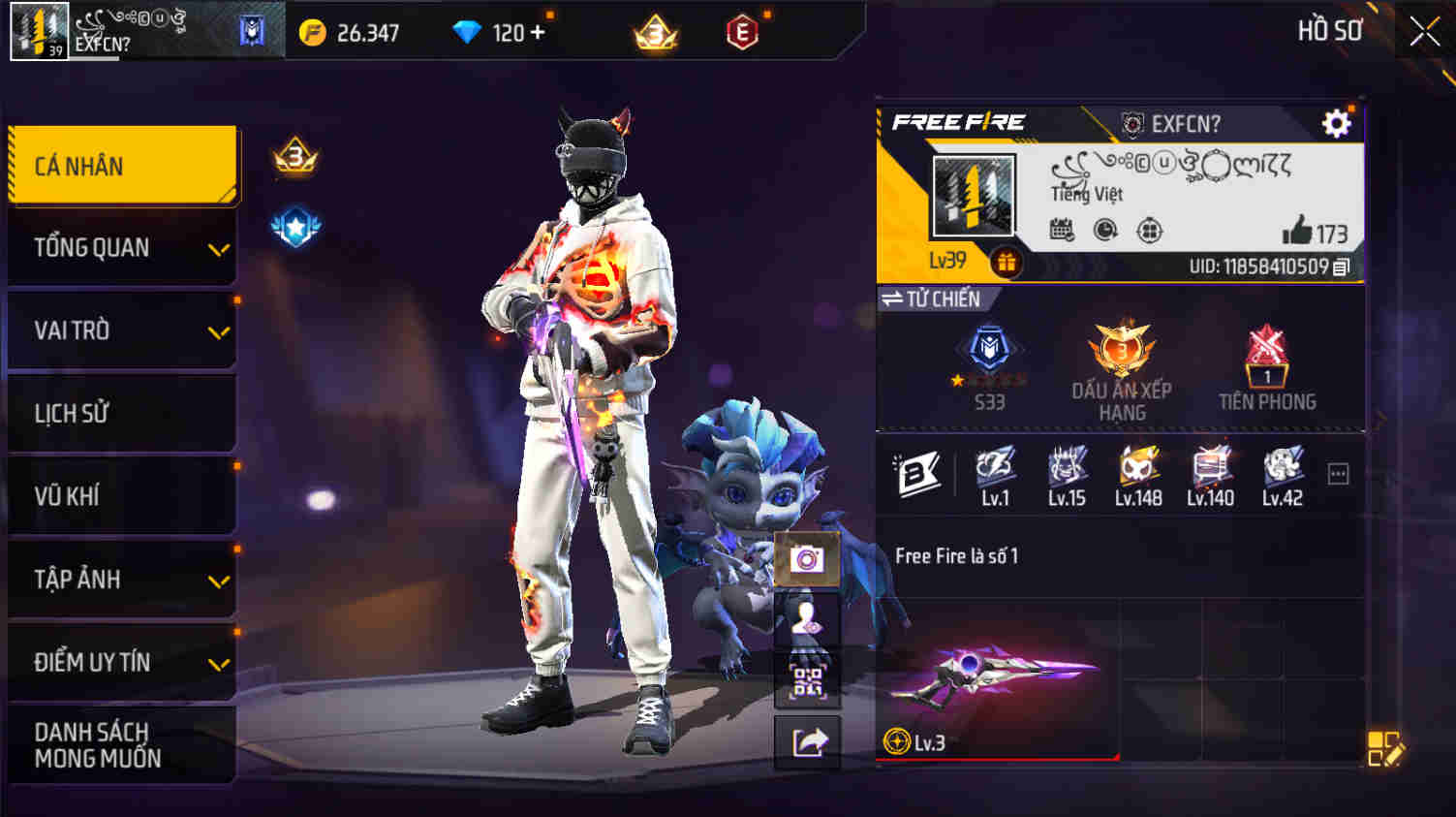The height and width of the screenshot is (817, 1456).
Task: Open profile settings via the gear icon
Action: click(x=1338, y=124)
